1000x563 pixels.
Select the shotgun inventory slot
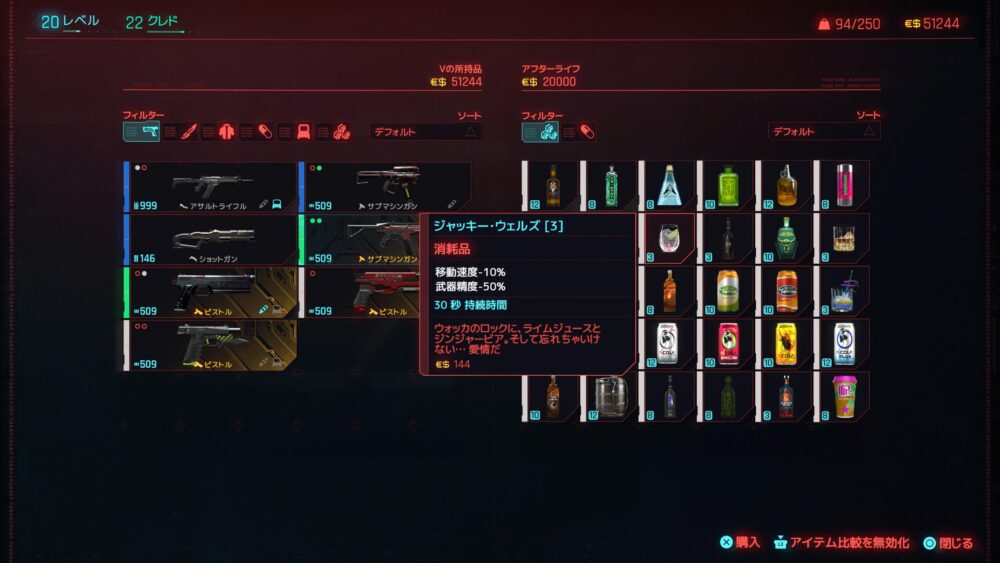210,238
